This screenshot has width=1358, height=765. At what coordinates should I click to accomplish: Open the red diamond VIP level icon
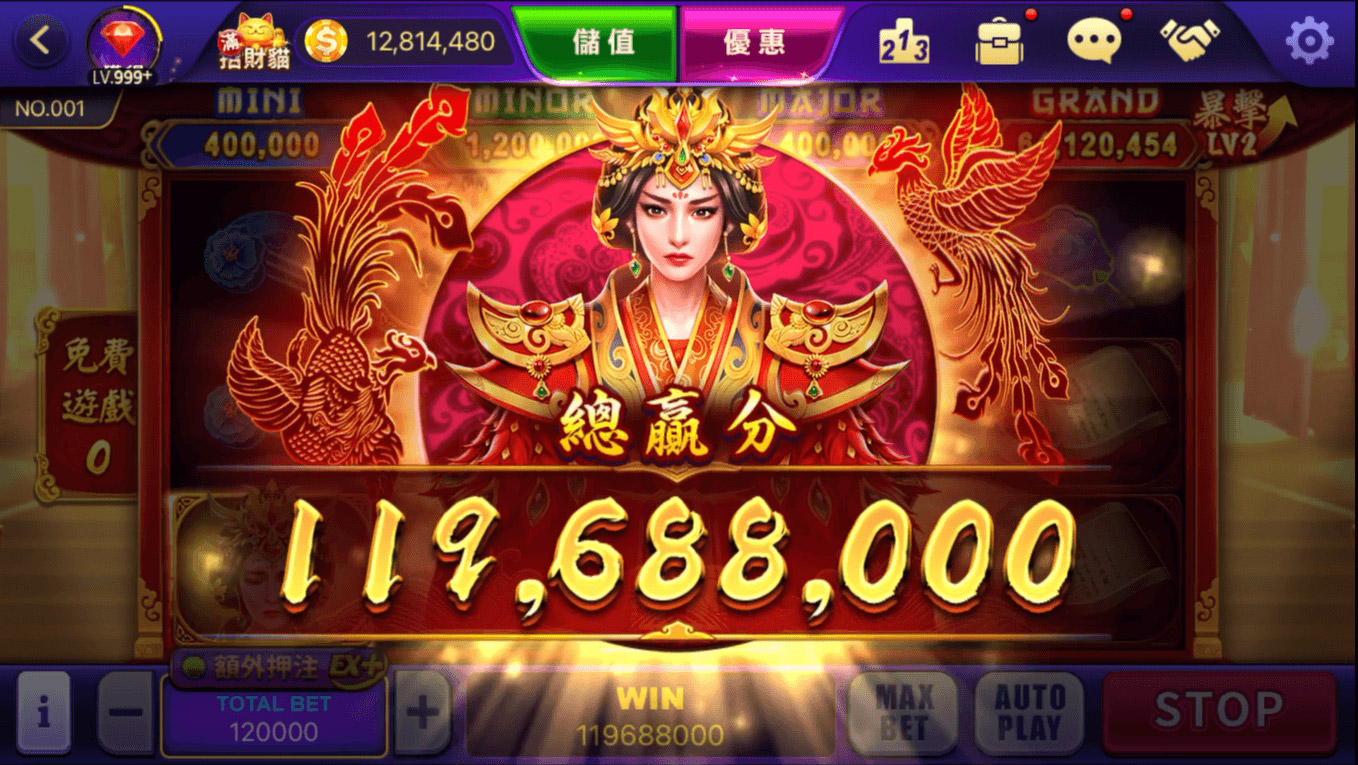click(x=122, y=44)
